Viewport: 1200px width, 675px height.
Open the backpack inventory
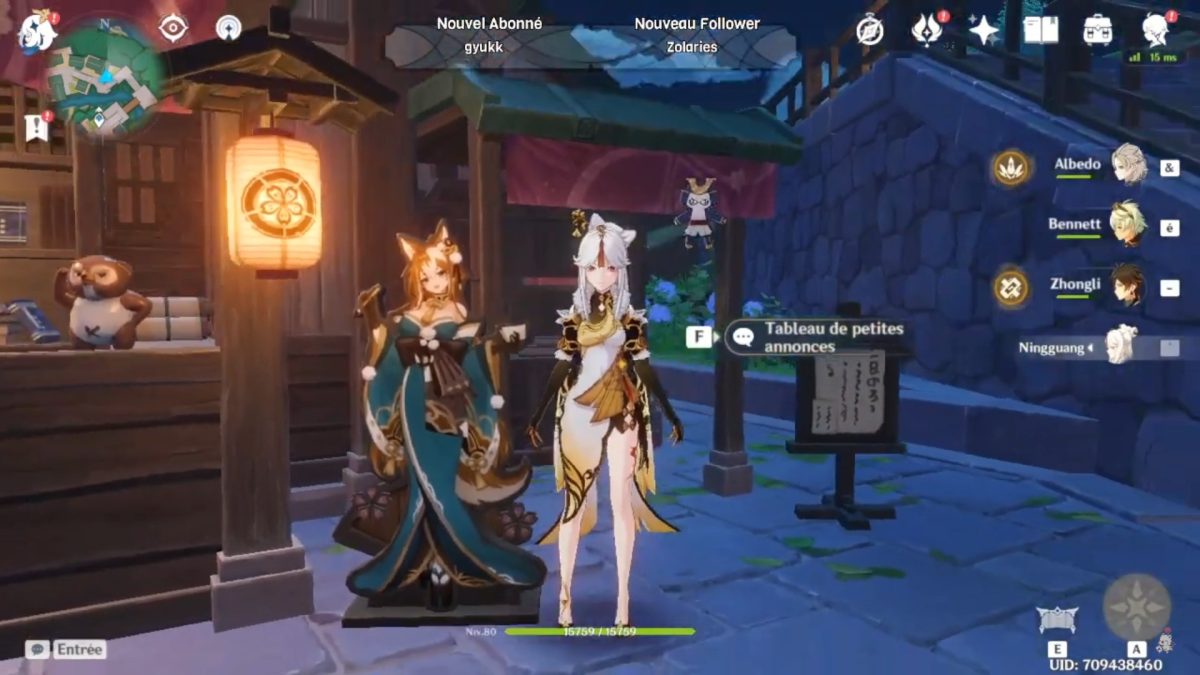click(1098, 30)
